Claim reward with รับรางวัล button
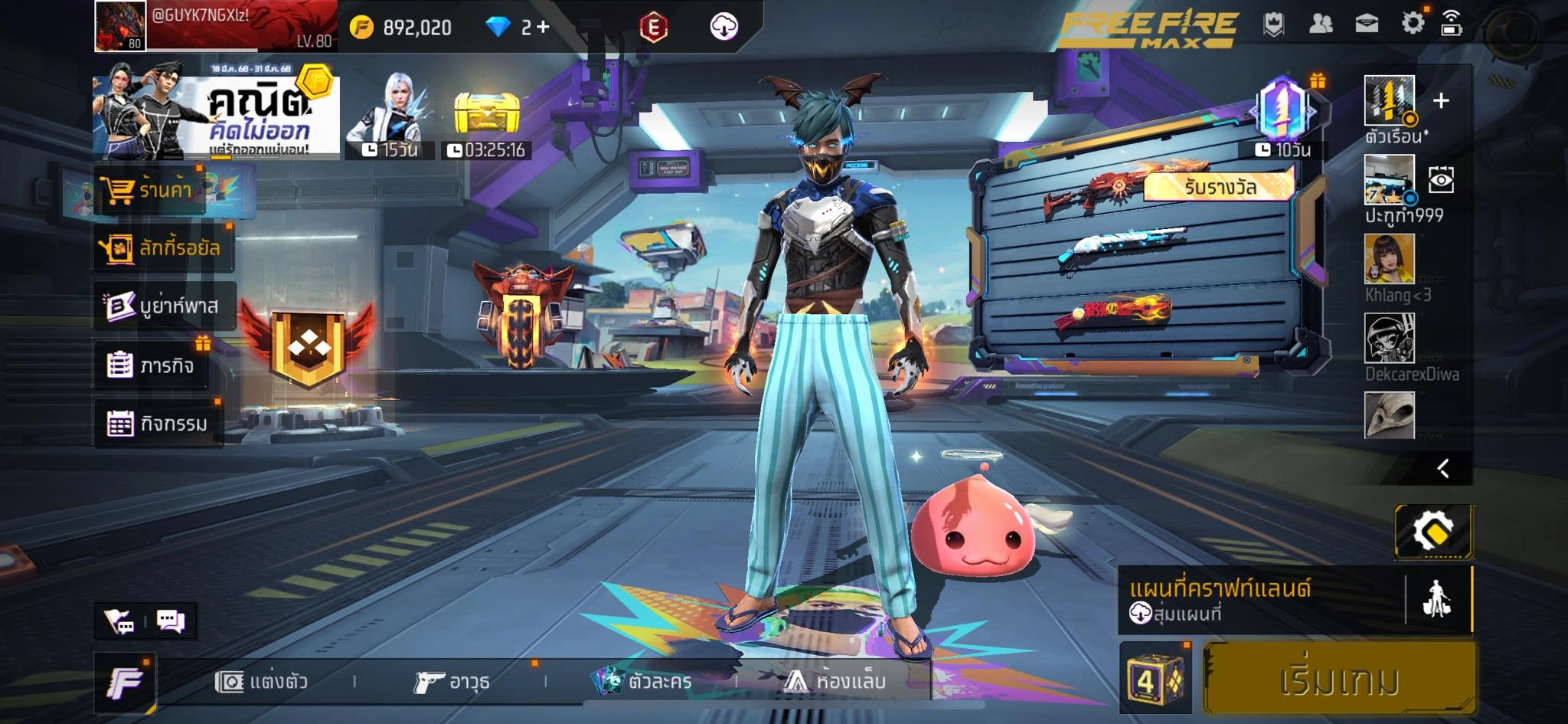1568x724 pixels. tap(1219, 187)
